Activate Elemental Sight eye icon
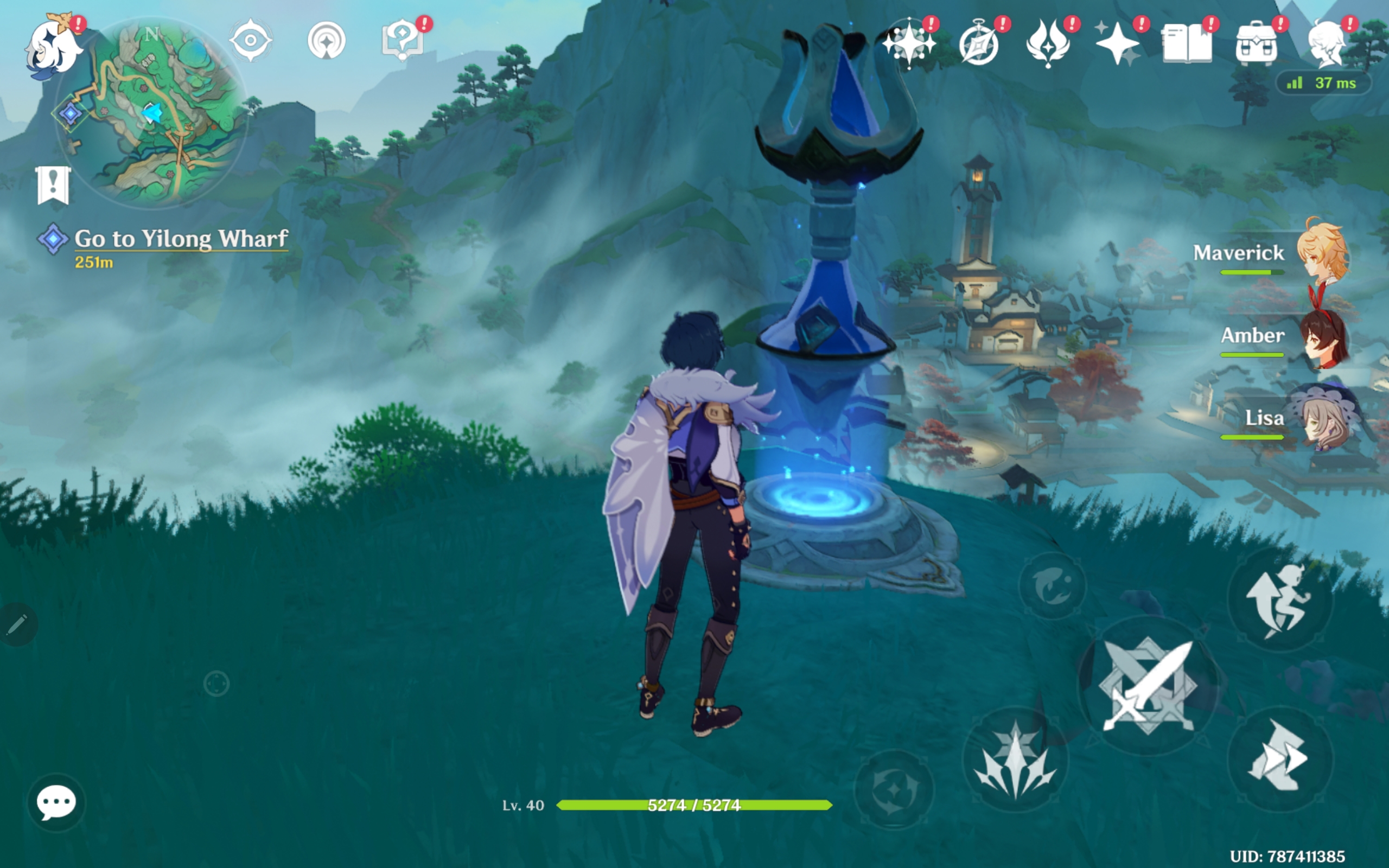The image size is (1389, 868). (x=251, y=41)
